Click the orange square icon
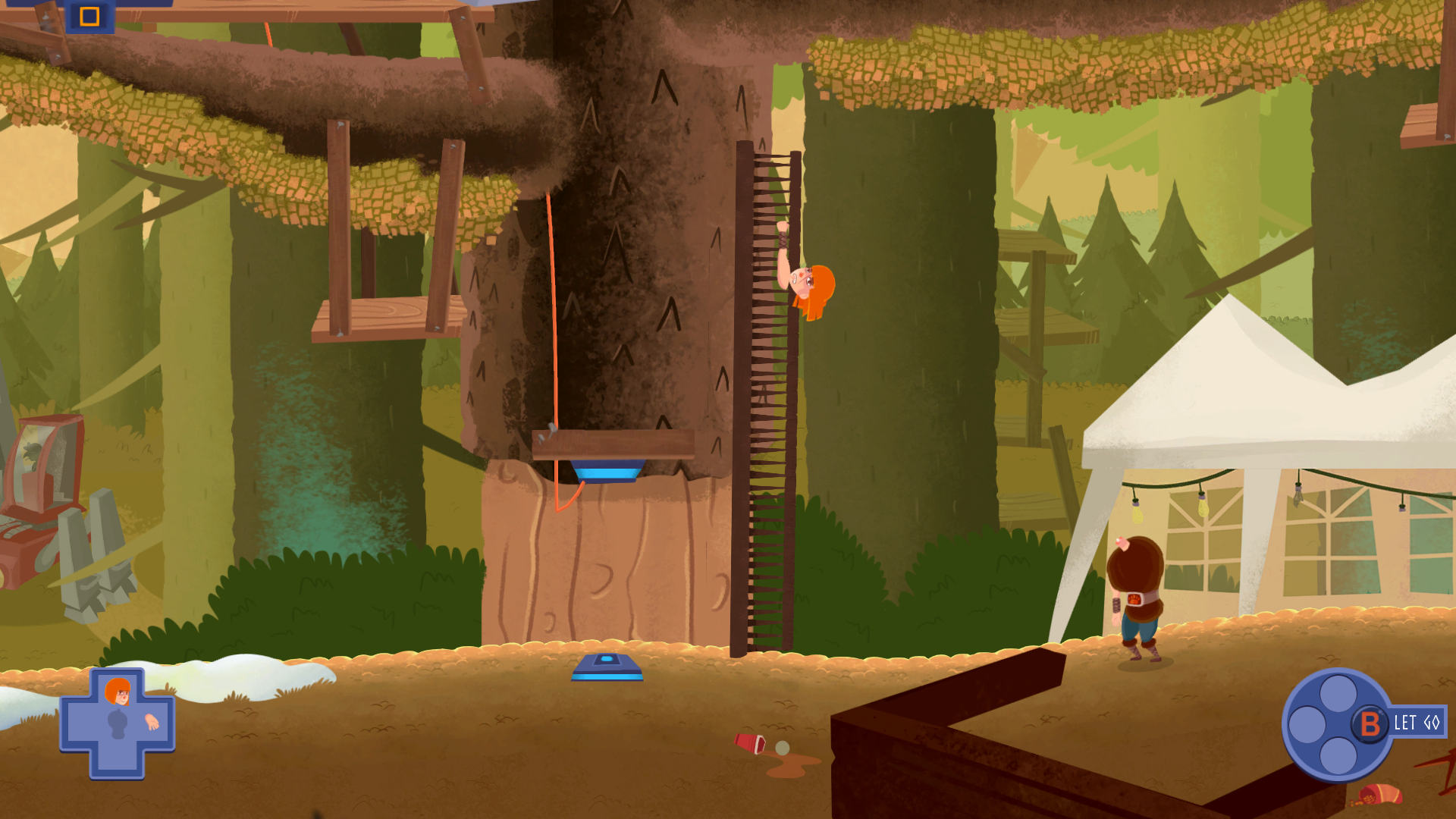 point(89,16)
